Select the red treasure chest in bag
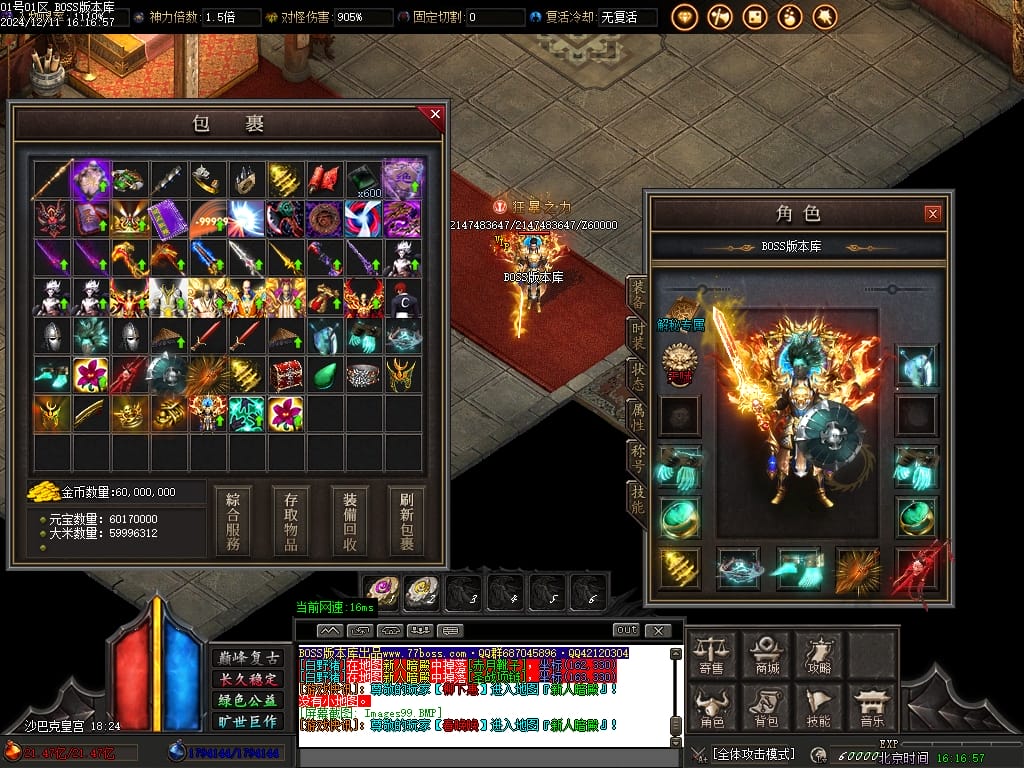Viewport: 1024px width, 768px height. [x=287, y=375]
